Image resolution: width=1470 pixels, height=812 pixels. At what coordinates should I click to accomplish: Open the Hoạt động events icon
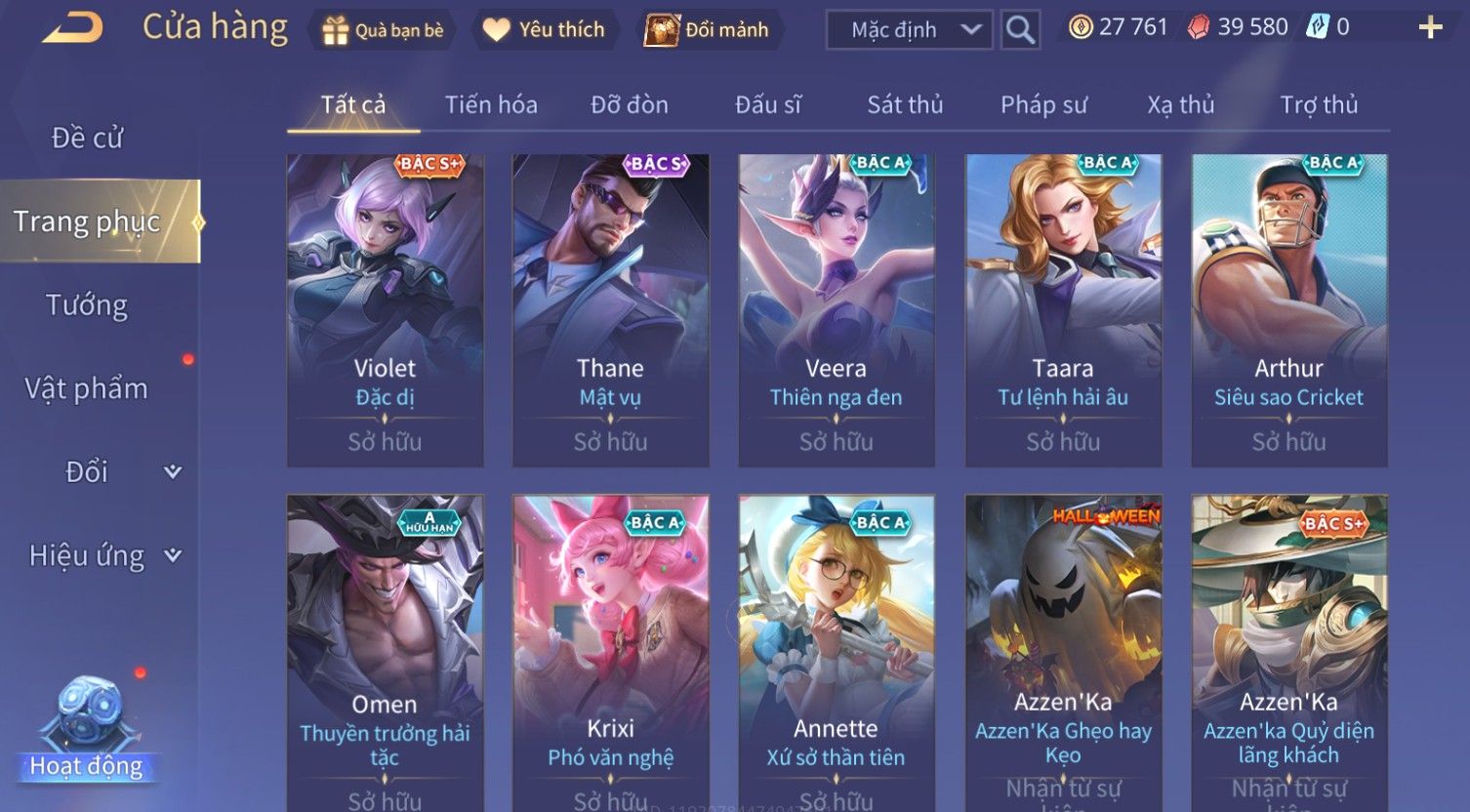tap(87, 727)
